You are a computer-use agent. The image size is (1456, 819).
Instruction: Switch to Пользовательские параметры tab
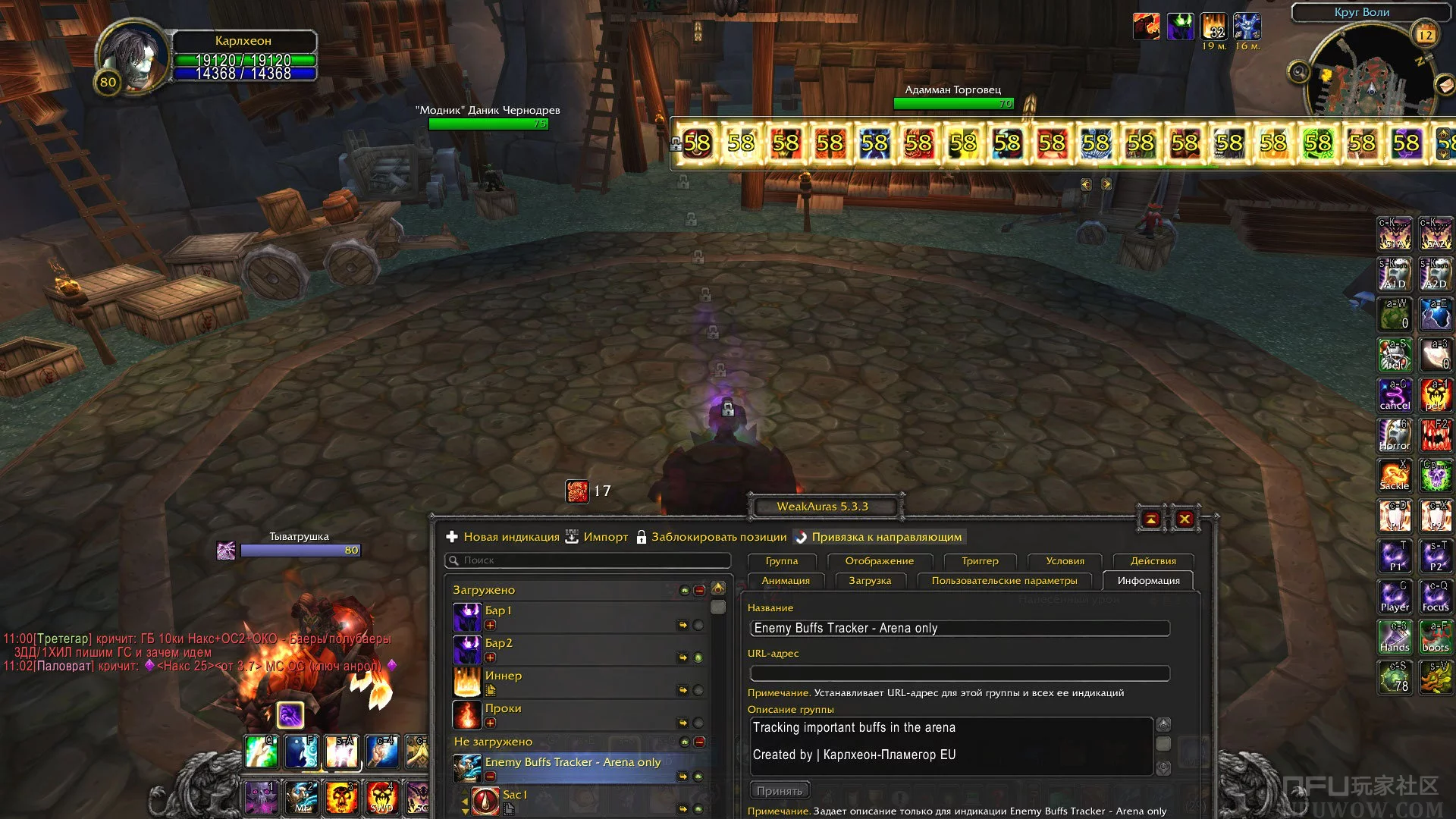coord(1004,581)
